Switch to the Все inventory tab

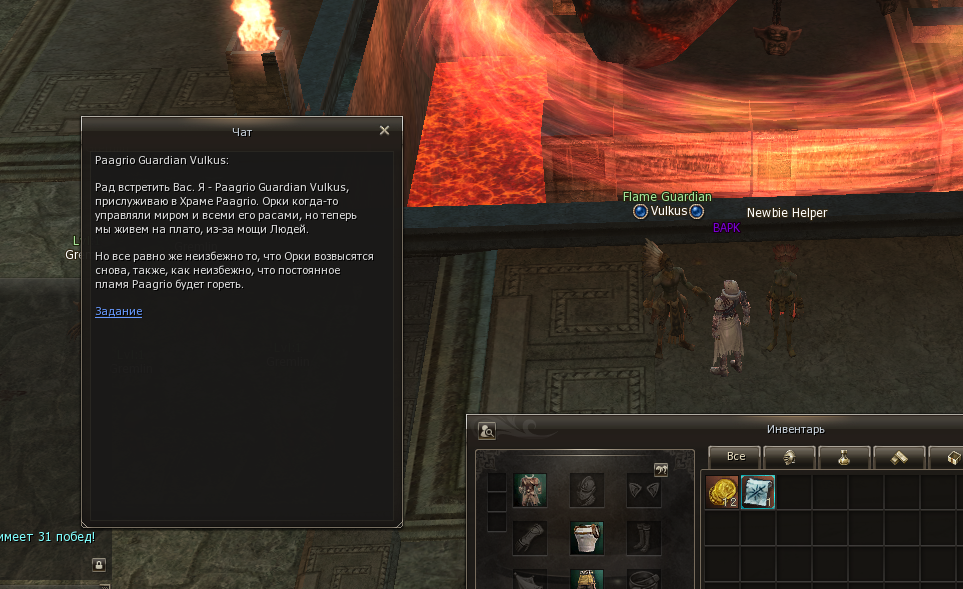pos(735,456)
